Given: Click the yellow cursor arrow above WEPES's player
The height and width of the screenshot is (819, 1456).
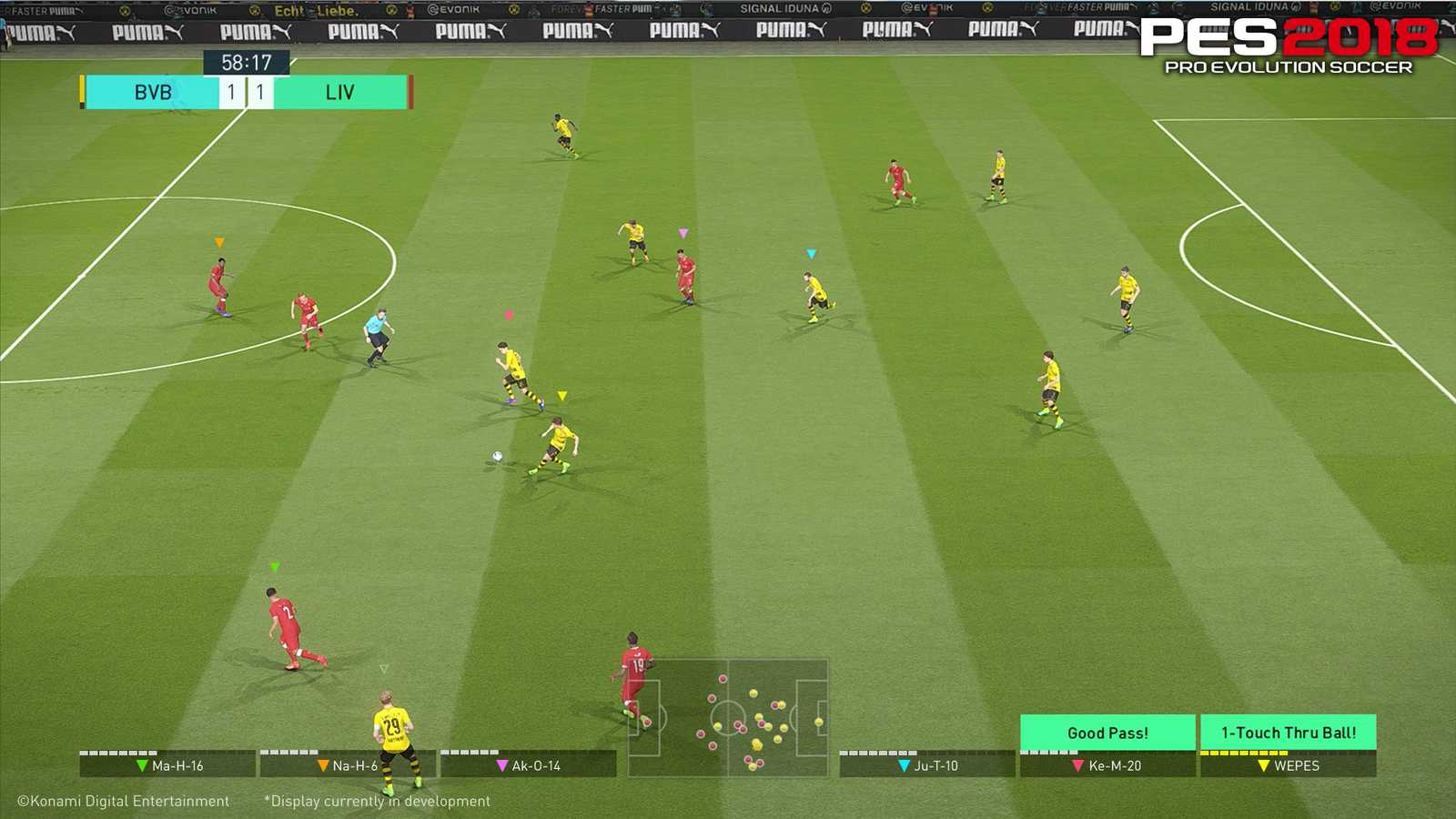Looking at the screenshot, I should (561, 396).
